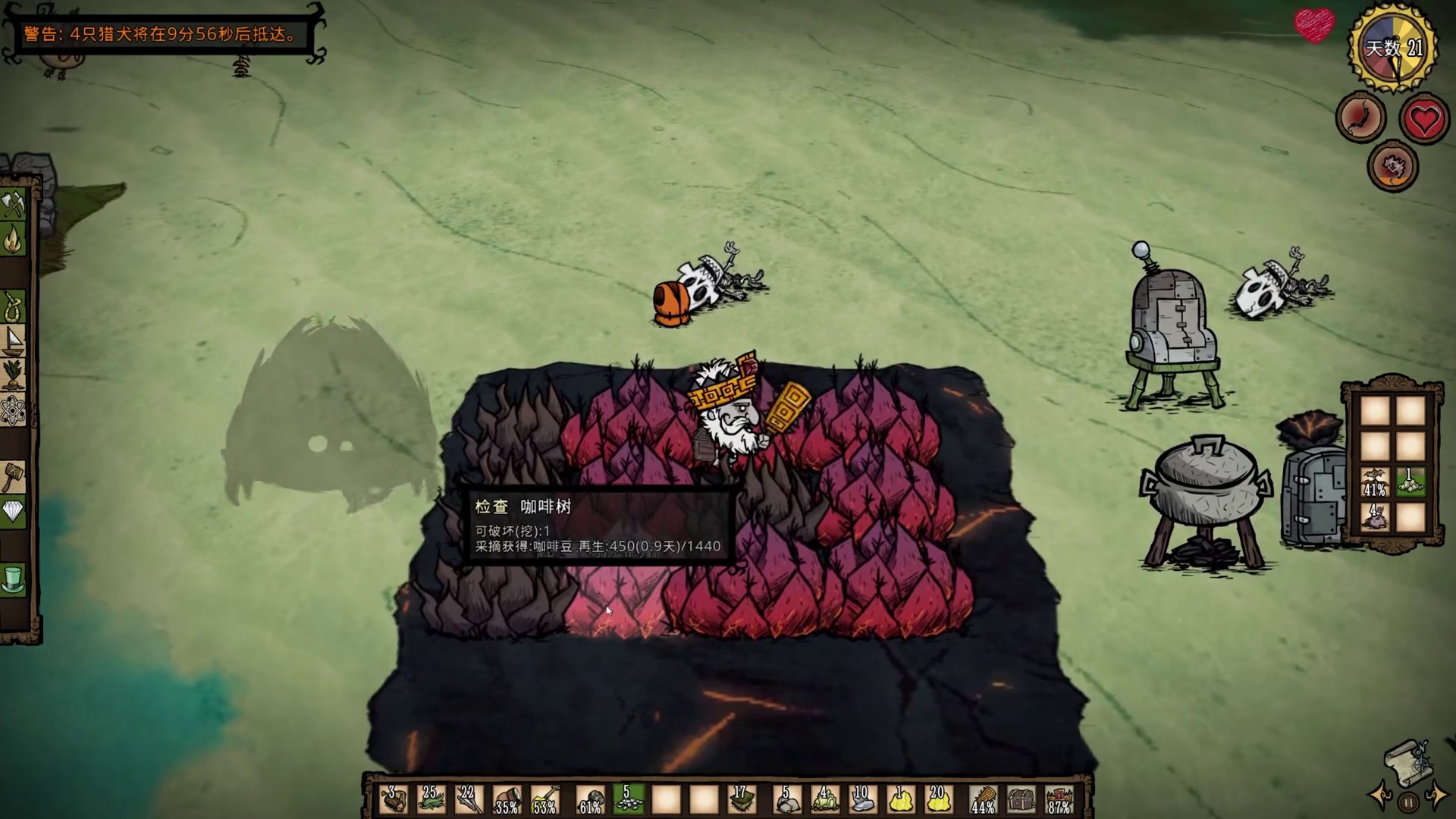Select the logs stack in inventory
This screenshot has height=819, width=1456.
pos(394,799)
